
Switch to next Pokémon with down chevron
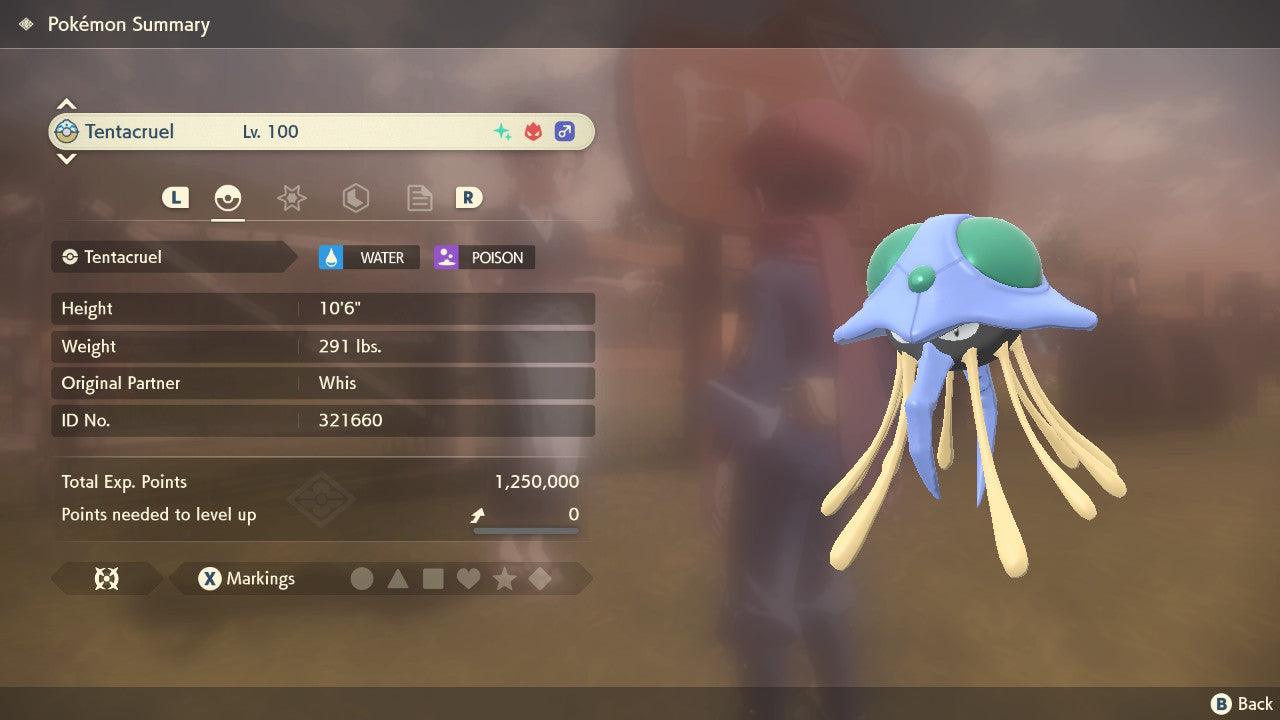click(x=66, y=158)
